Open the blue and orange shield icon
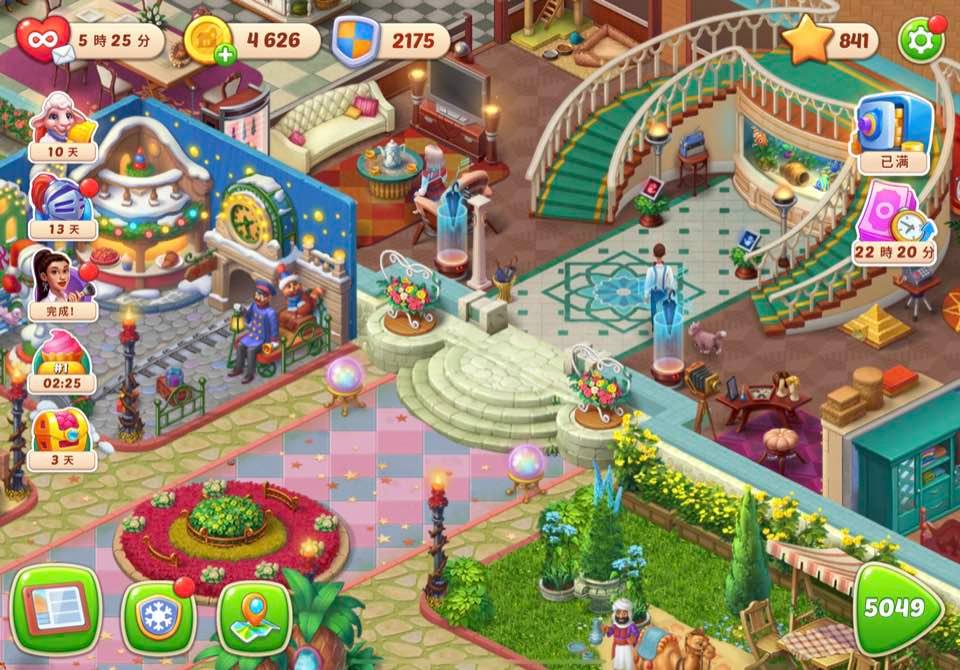Image resolution: width=960 pixels, height=670 pixels. (355, 41)
